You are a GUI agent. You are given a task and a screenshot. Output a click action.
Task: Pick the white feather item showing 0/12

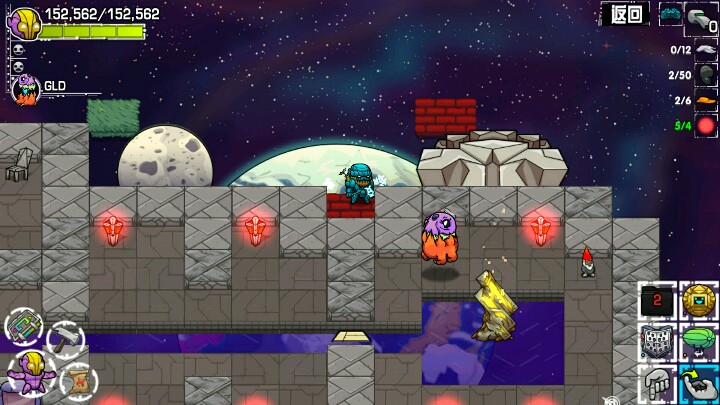pos(706,49)
